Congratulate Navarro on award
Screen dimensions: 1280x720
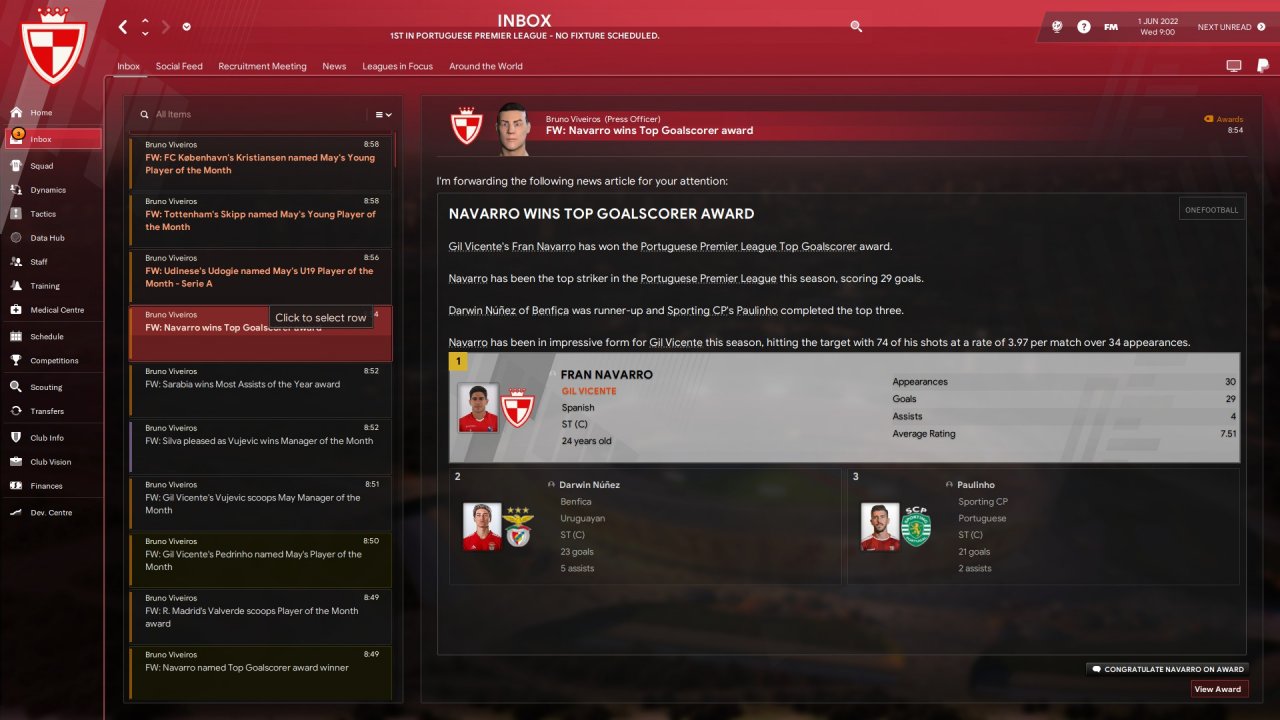pyautogui.click(x=1167, y=669)
